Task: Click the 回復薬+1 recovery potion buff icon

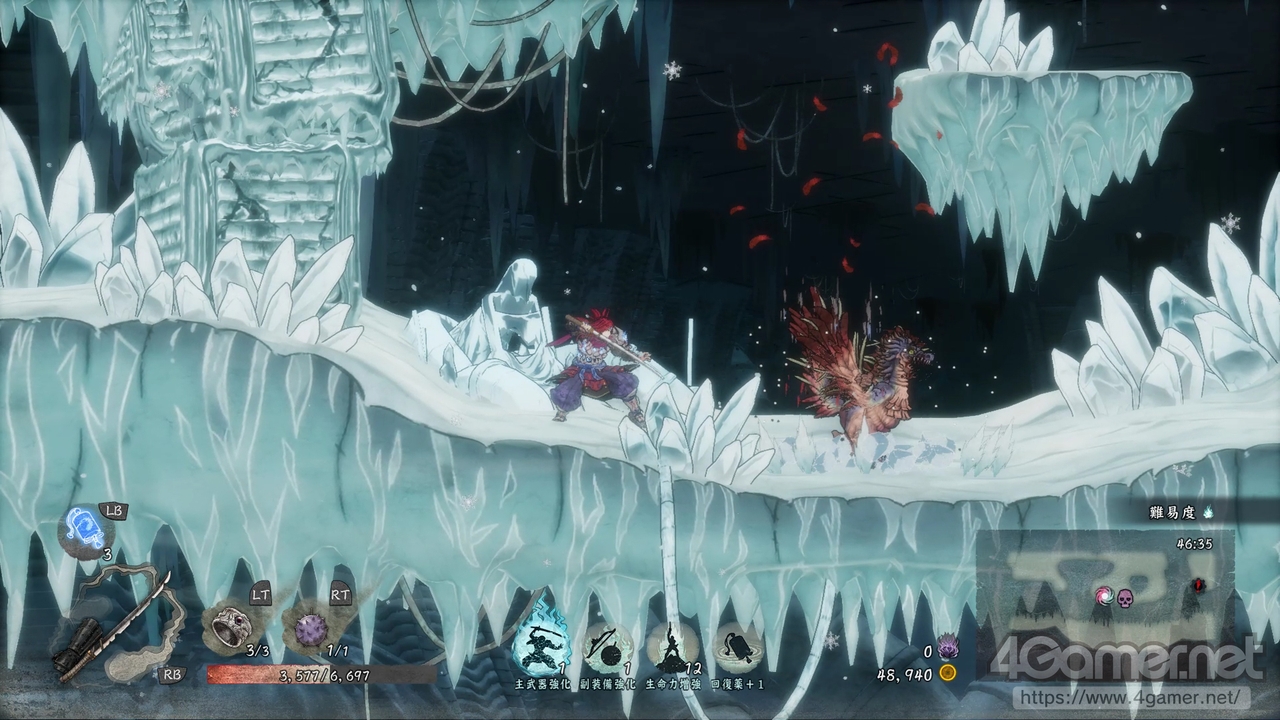Action: point(738,646)
